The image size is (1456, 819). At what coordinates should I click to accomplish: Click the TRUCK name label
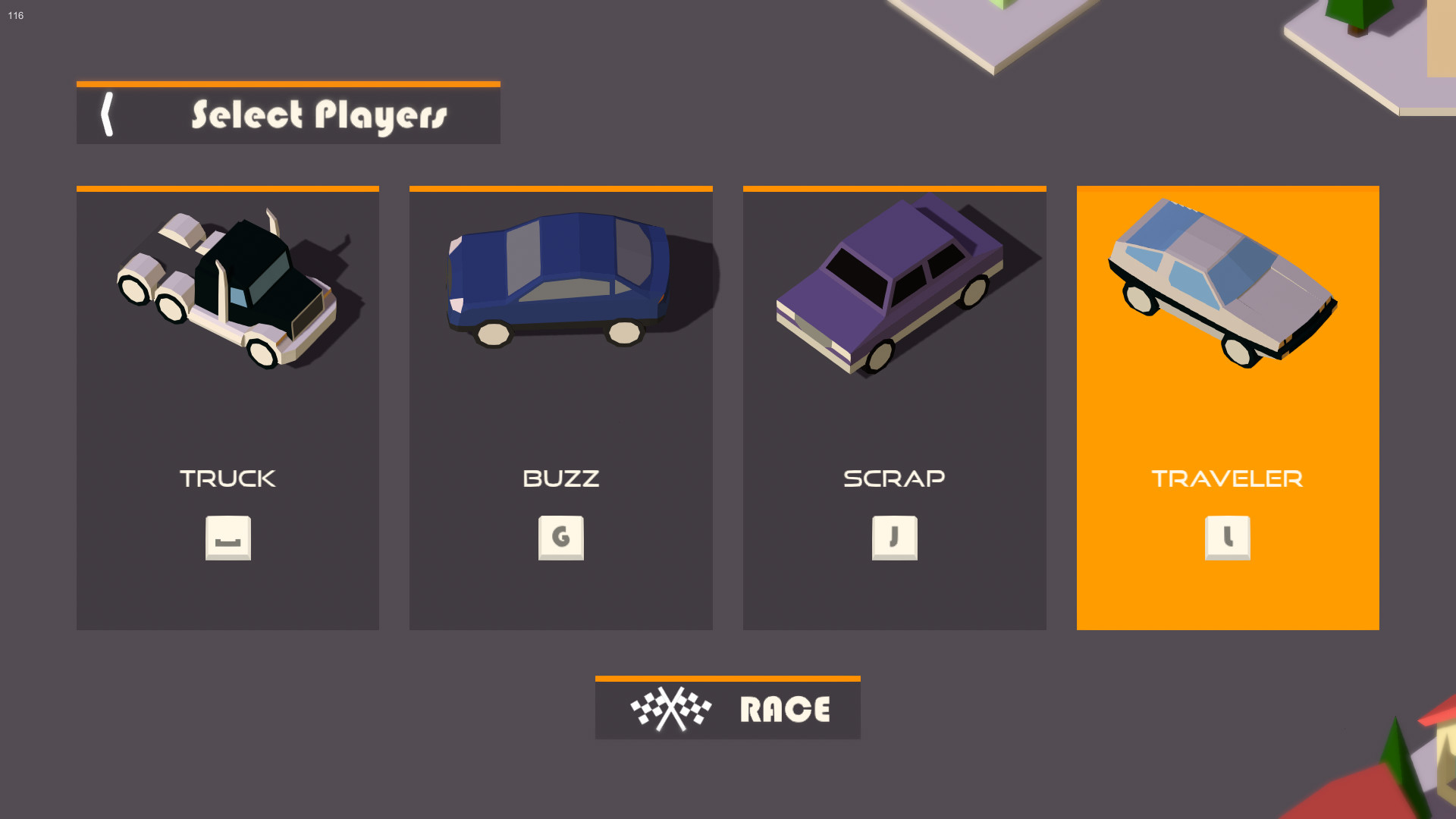(227, 478)
